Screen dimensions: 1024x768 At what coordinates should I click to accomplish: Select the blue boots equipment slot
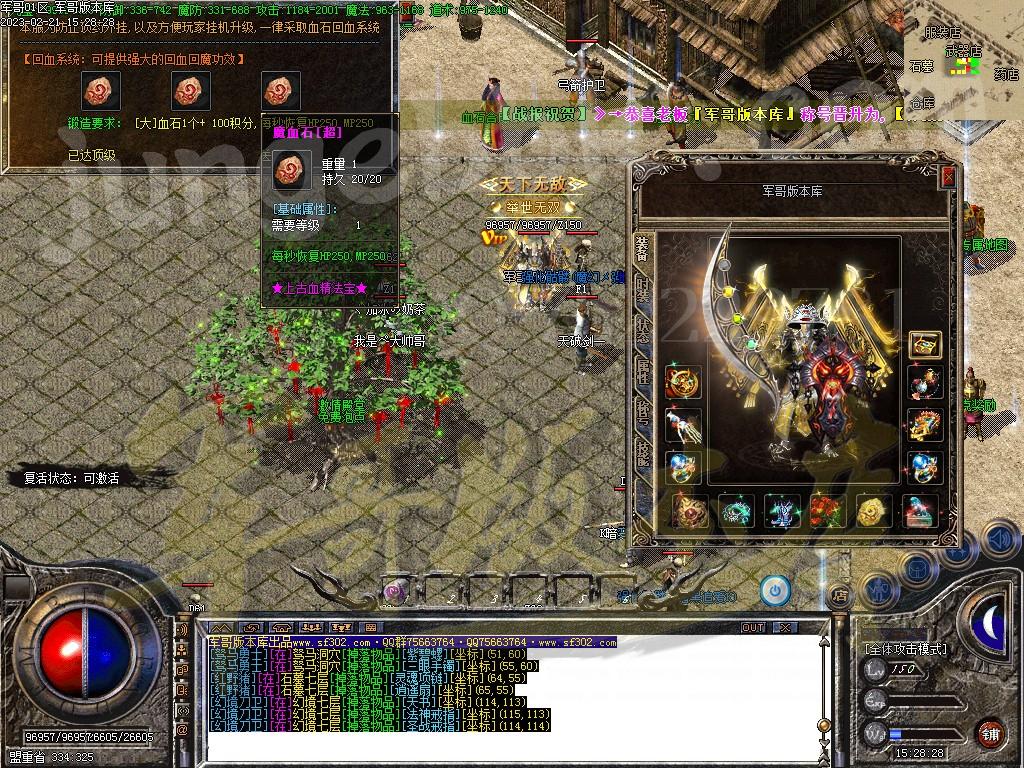click(x=782, y=512)
